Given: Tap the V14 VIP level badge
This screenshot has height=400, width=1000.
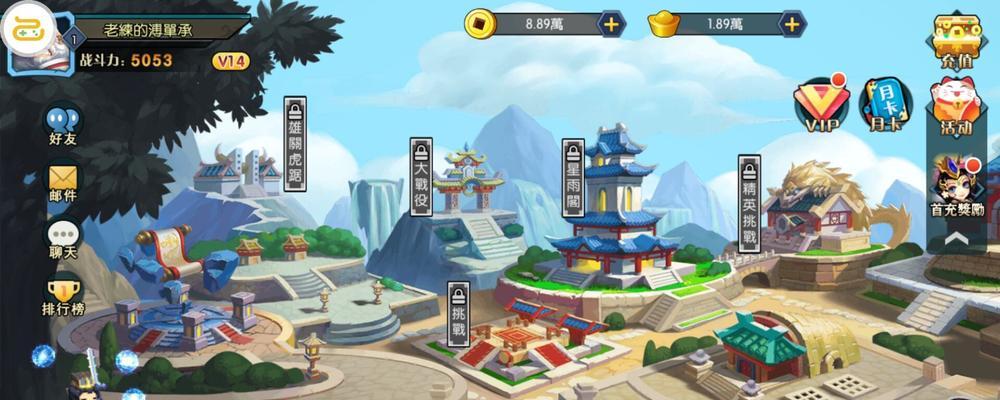Looking at the screenshot, I should 230,61.
